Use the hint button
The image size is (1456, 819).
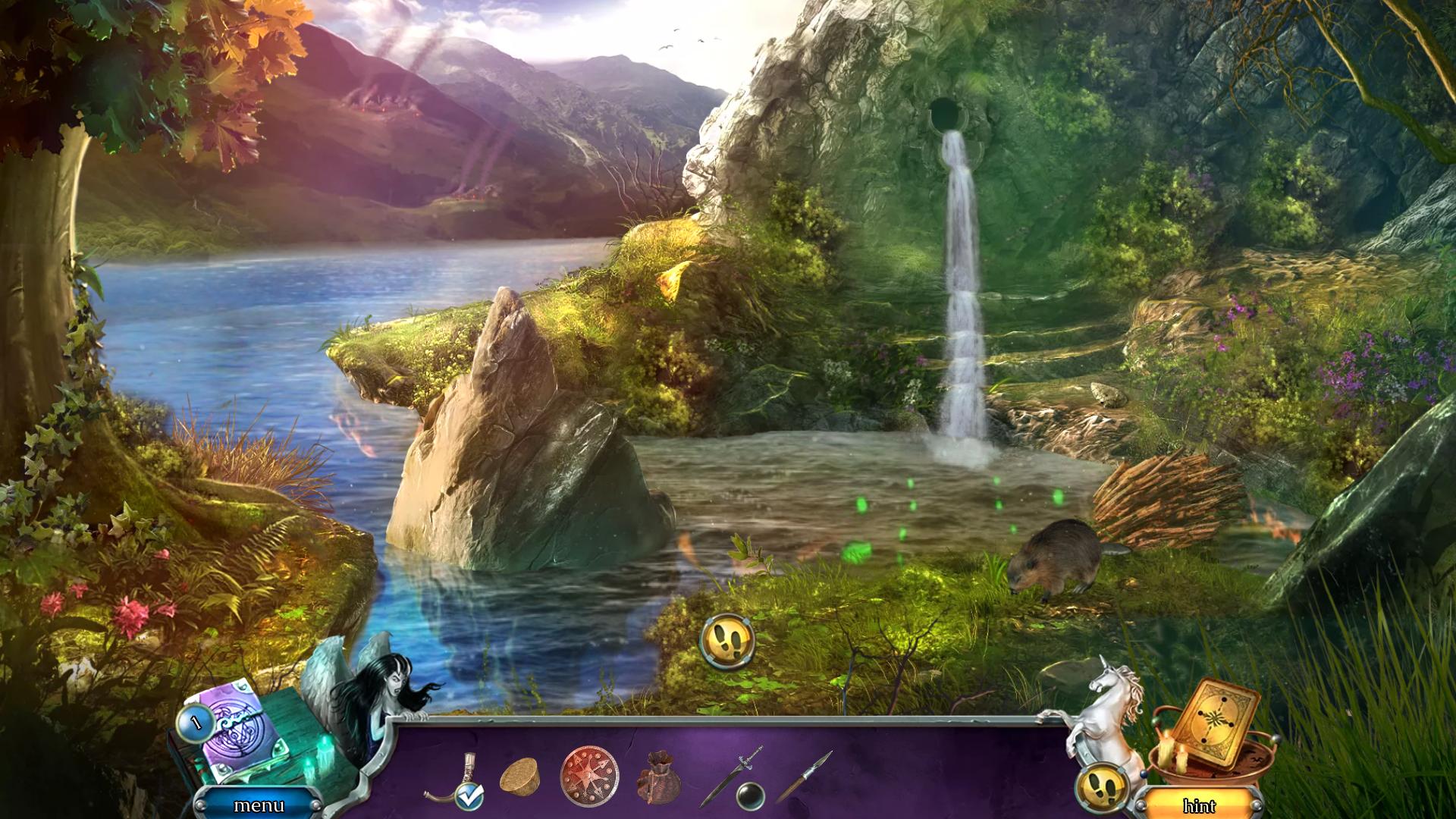tap(1199, 805)
